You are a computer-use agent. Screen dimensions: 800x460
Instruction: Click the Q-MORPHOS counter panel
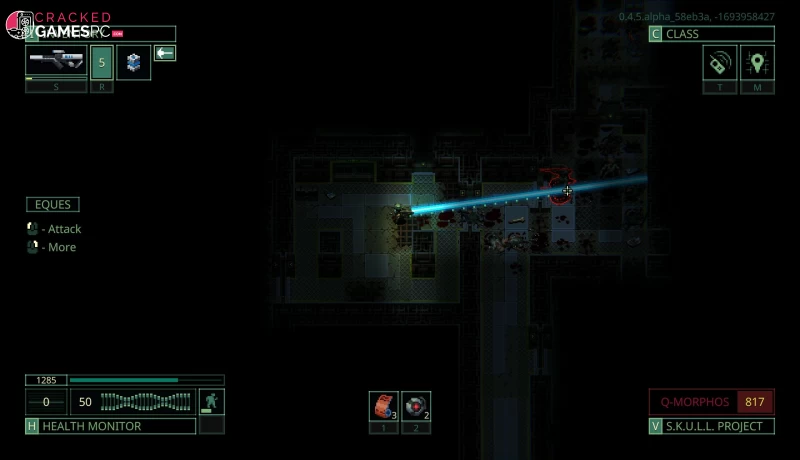pos(711,402)
